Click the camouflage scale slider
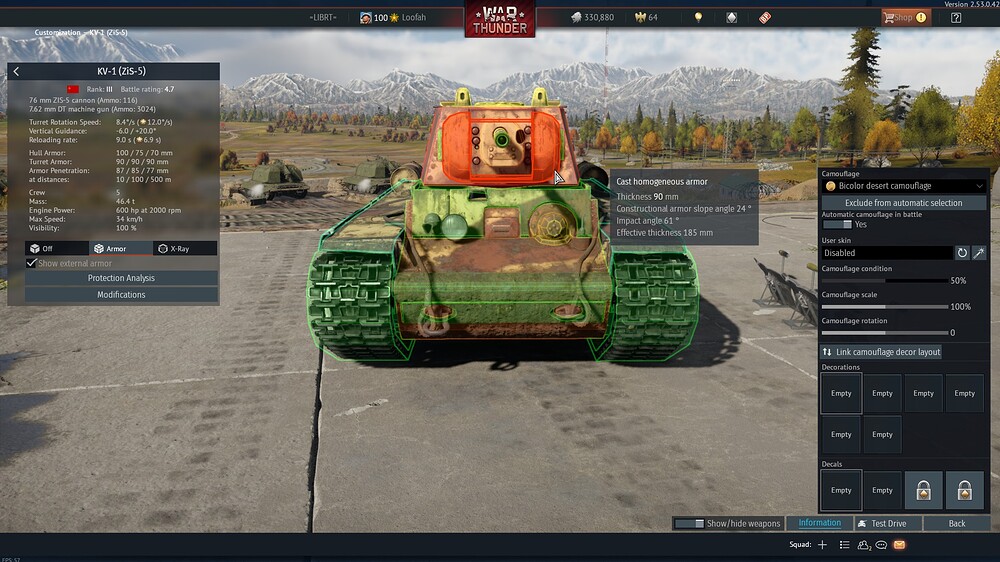 (x=885, y=307)
